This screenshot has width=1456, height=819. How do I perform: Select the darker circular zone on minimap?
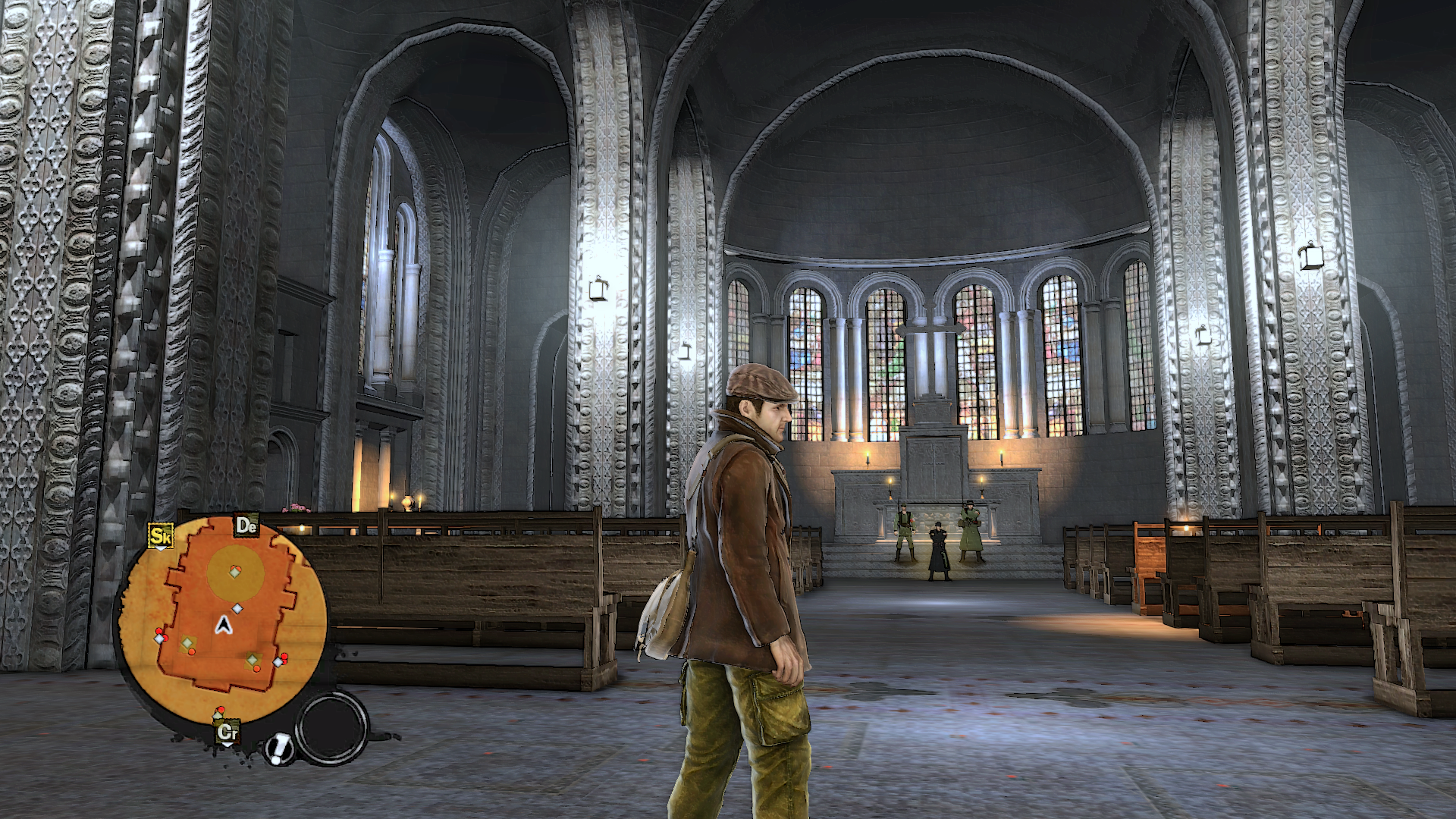pos(236,572)
